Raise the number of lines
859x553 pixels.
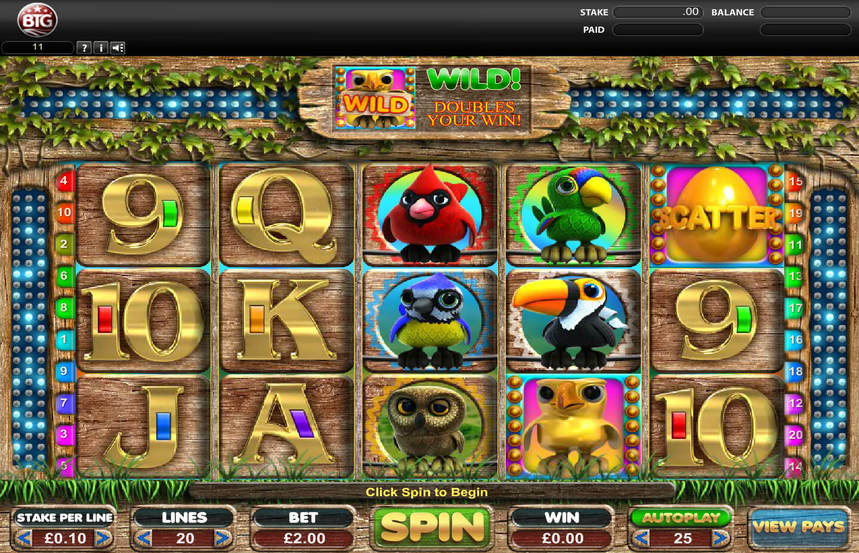point(226,538)
